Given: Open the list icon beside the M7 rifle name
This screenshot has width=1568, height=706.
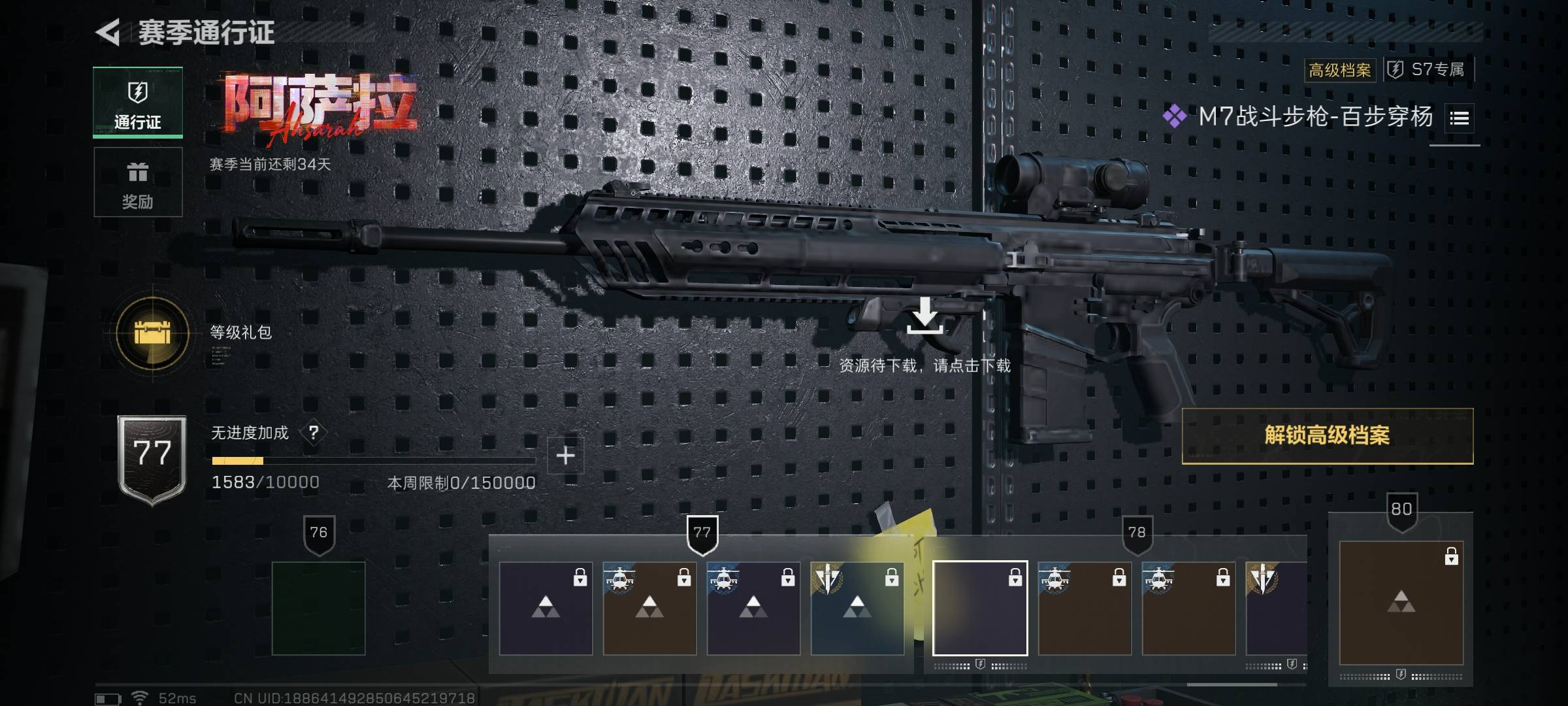Looking at the screenshot, I should click(x=1459, y=118).
